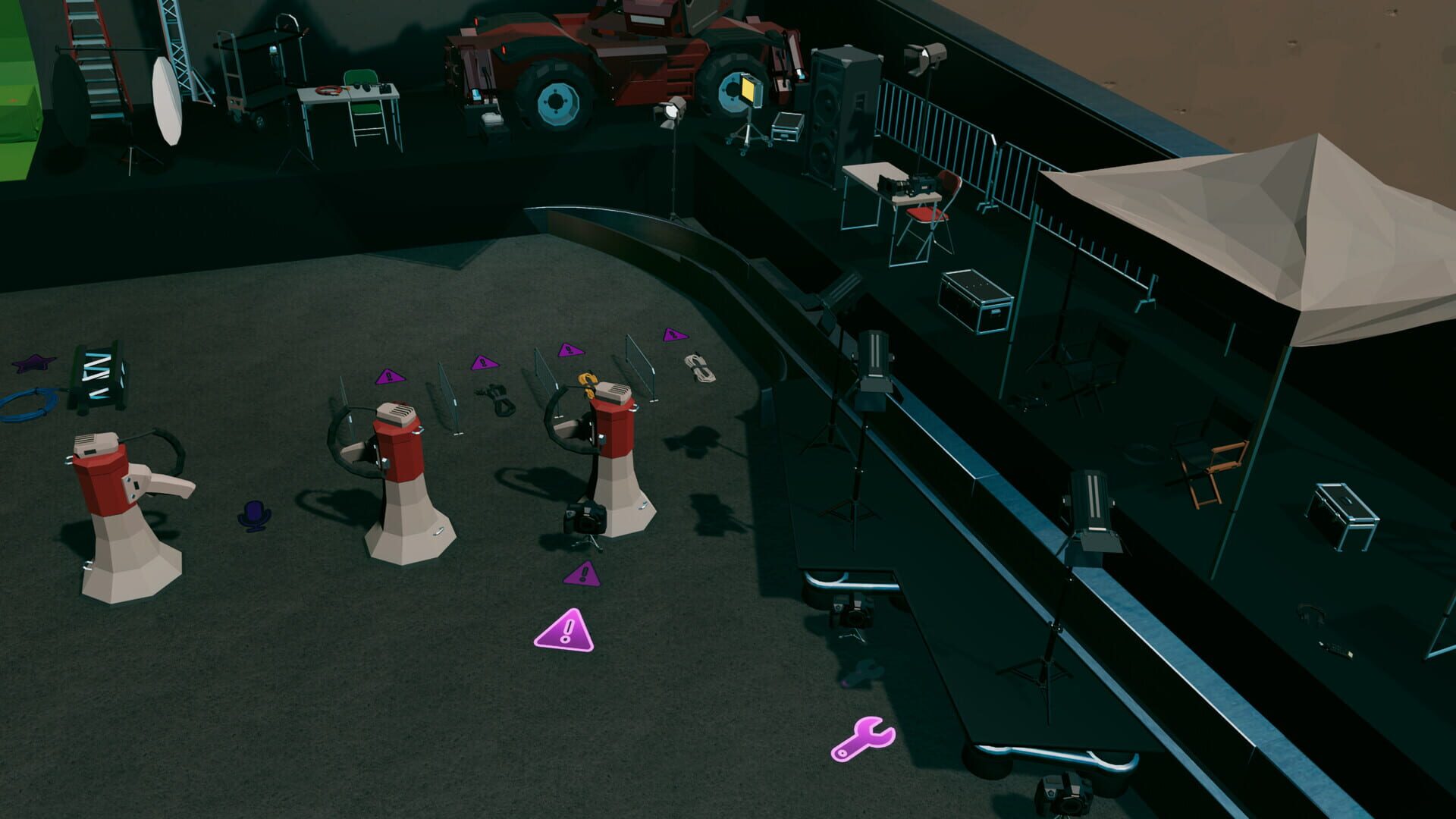Click the warning triangle beside the left barrier
The image size is (1456, 819).
[389, 377]
